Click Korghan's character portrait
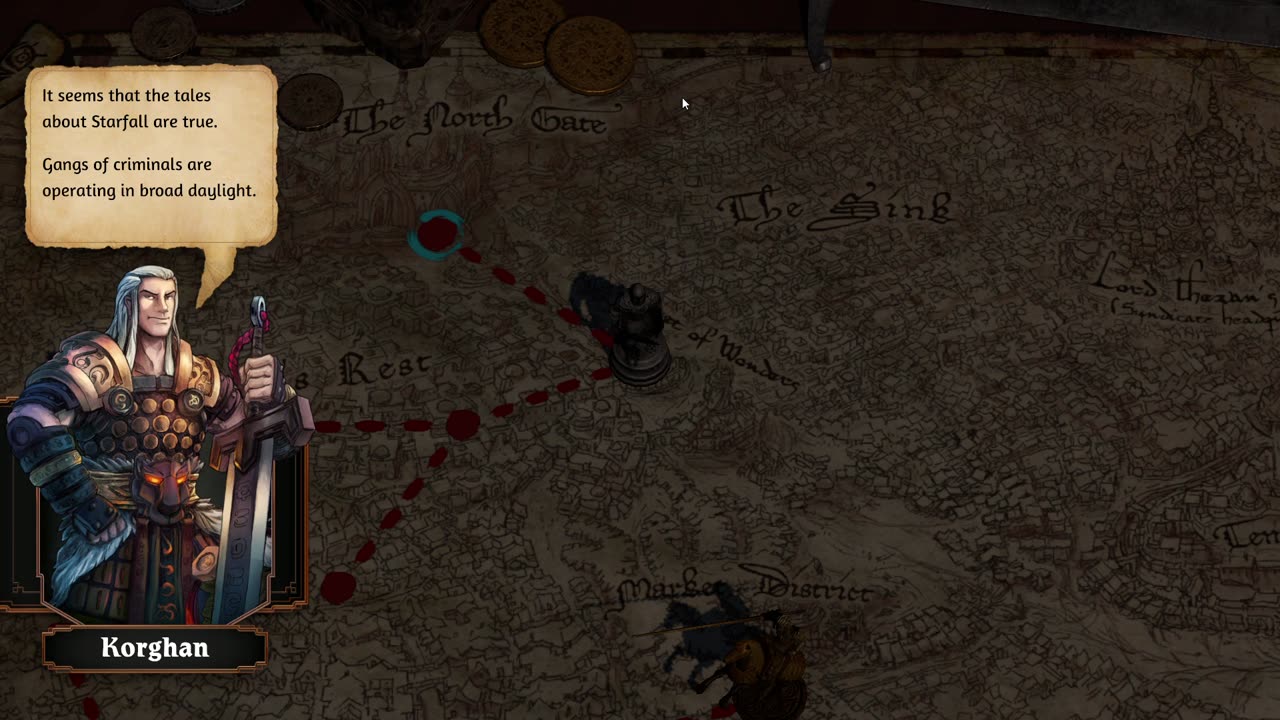 155,450
